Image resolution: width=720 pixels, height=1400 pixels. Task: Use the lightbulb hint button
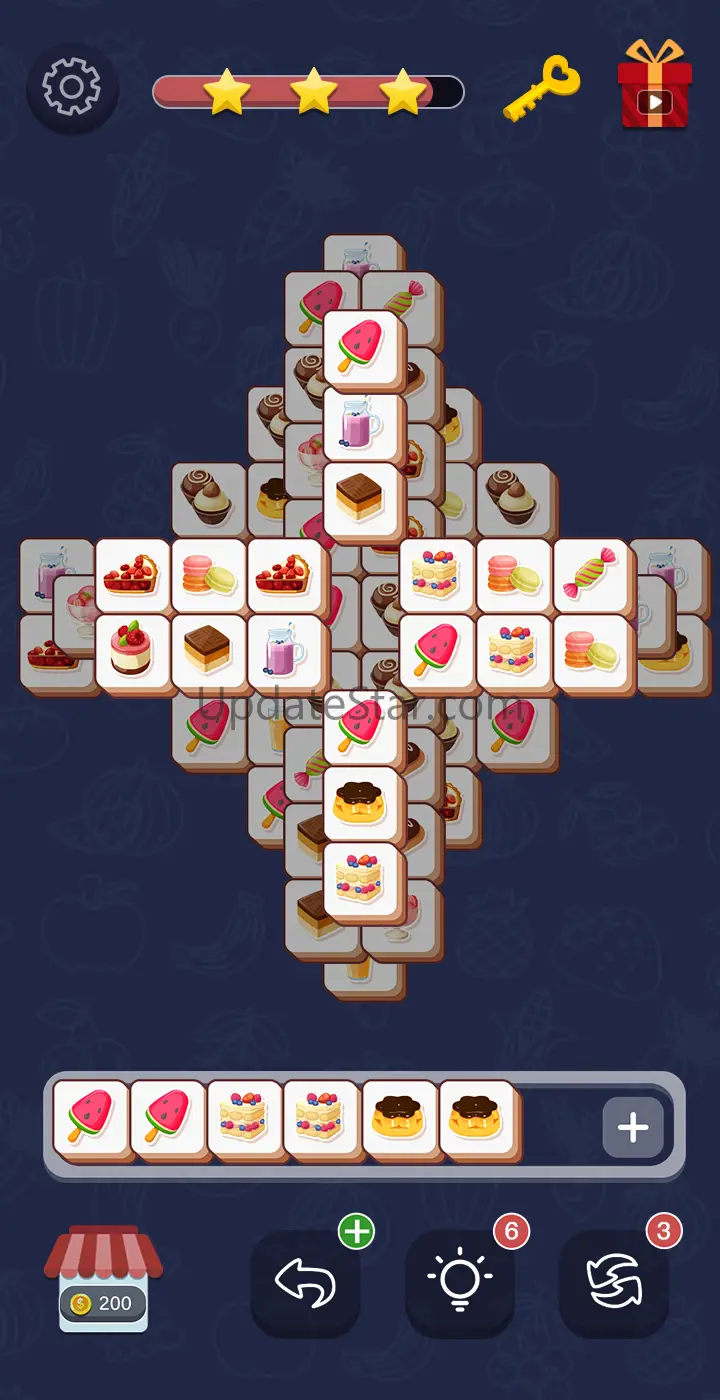pos(459,1282)
